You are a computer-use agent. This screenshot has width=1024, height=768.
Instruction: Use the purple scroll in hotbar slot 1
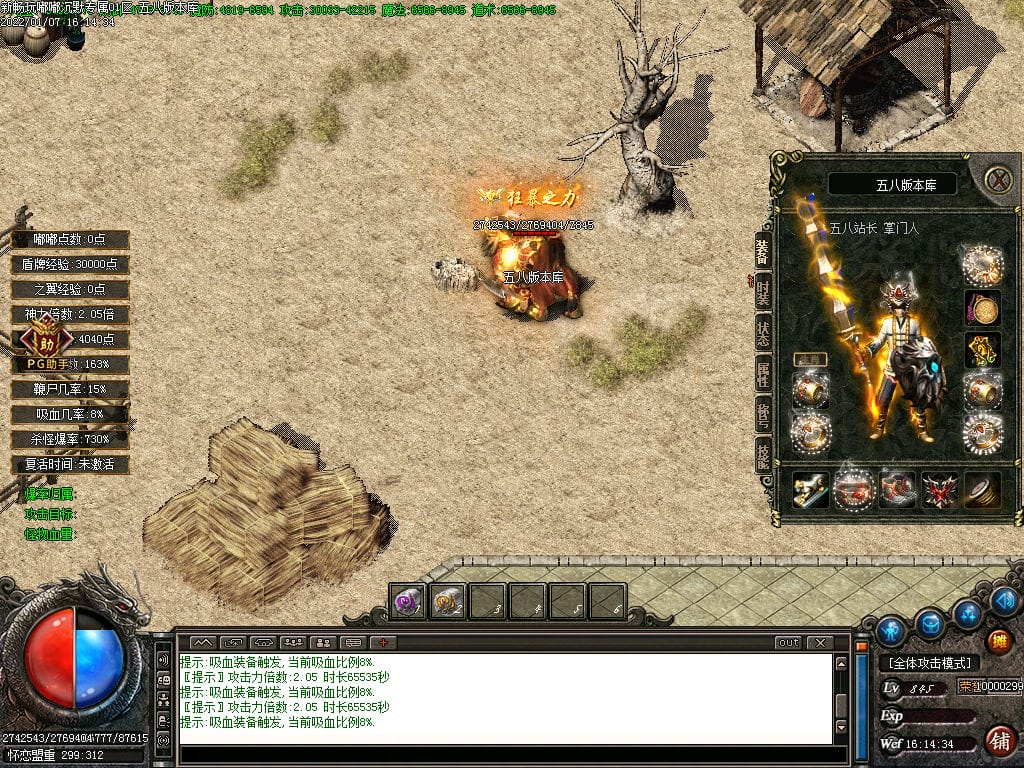click(x=408, y=601)
